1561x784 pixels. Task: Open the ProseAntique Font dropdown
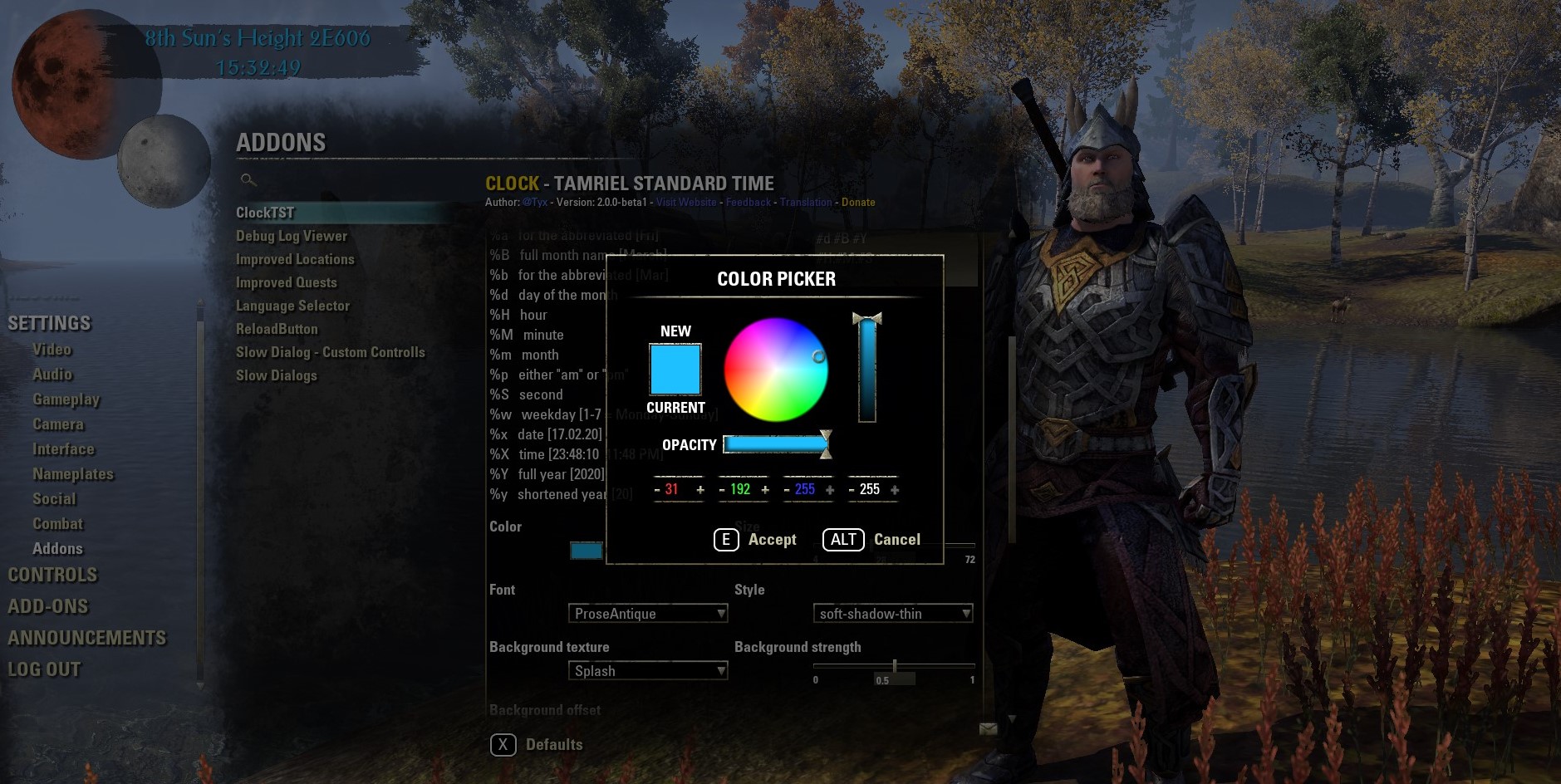[x=648, y=613]
